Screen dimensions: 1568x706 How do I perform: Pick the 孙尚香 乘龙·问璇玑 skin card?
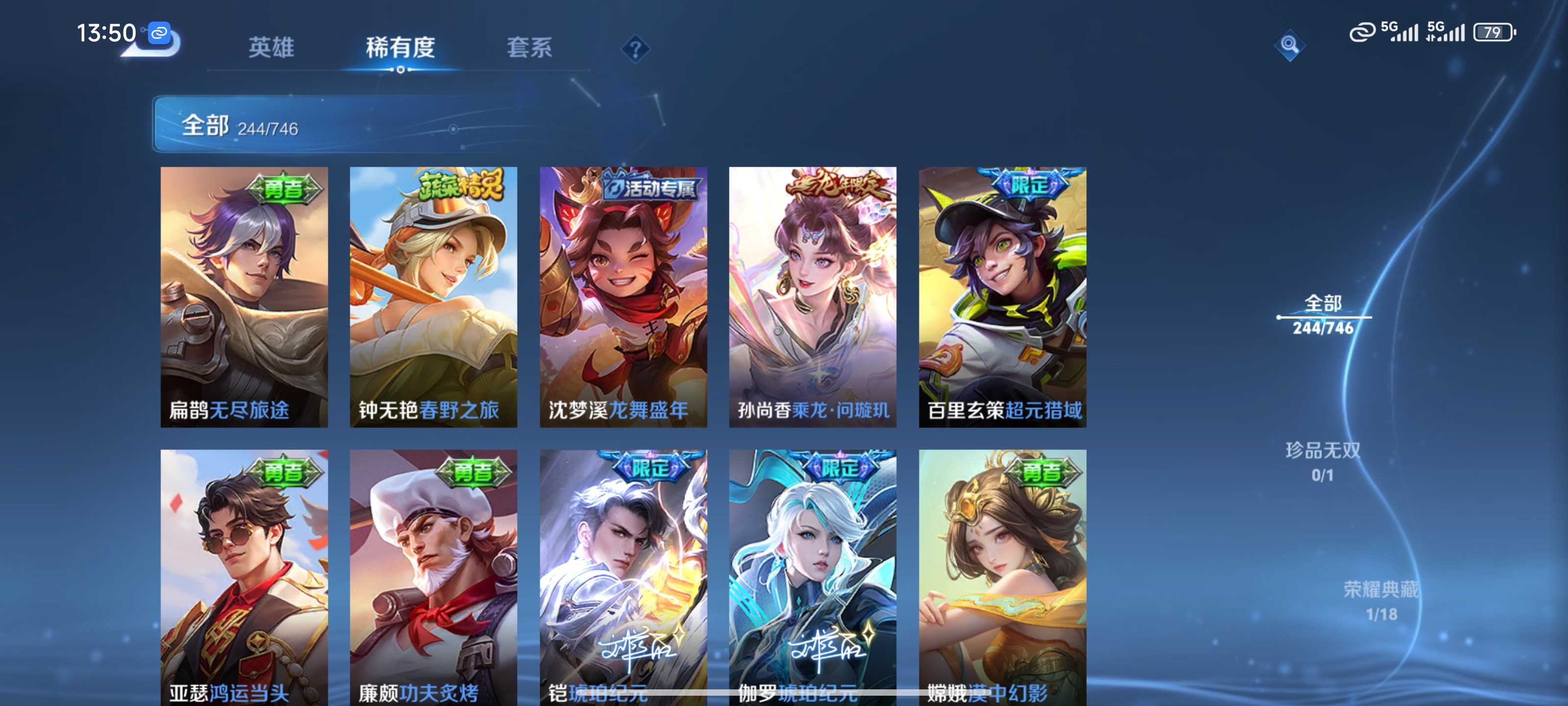pyautogui.click(x=812, y=297)
